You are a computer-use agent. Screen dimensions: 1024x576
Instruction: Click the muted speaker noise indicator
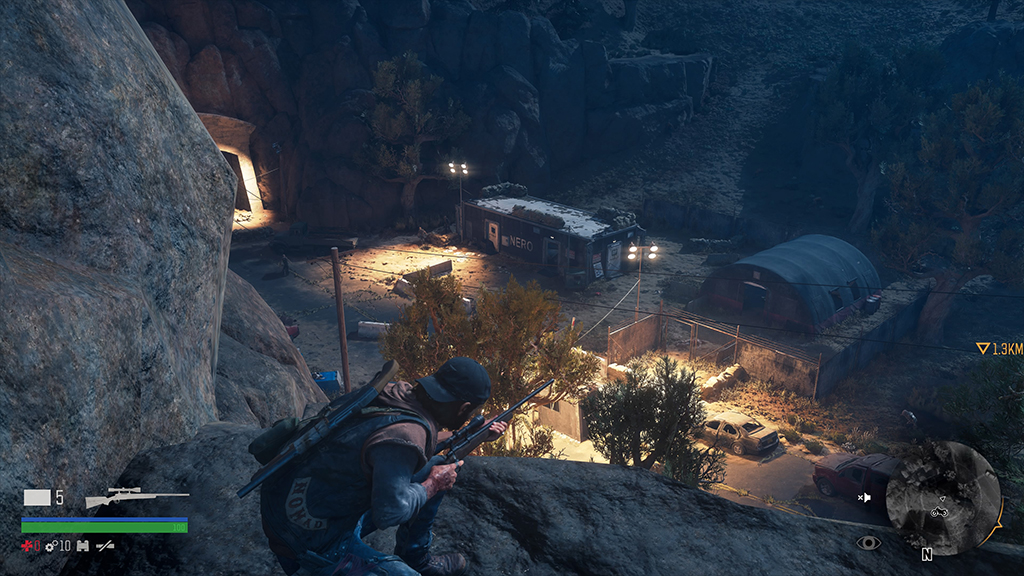point(864,497)
